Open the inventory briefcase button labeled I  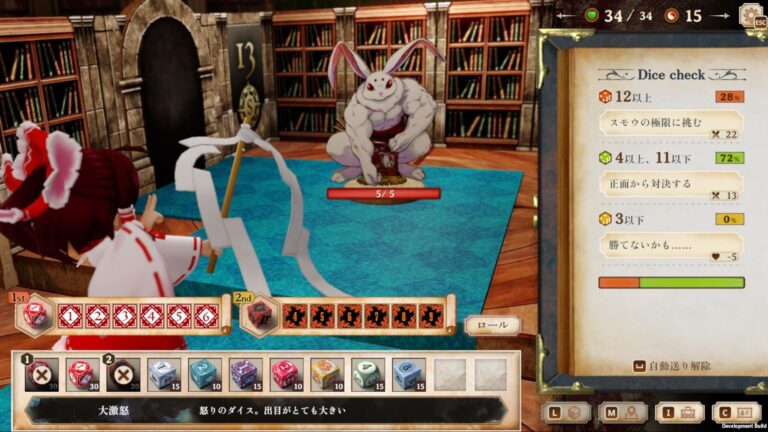678,411
